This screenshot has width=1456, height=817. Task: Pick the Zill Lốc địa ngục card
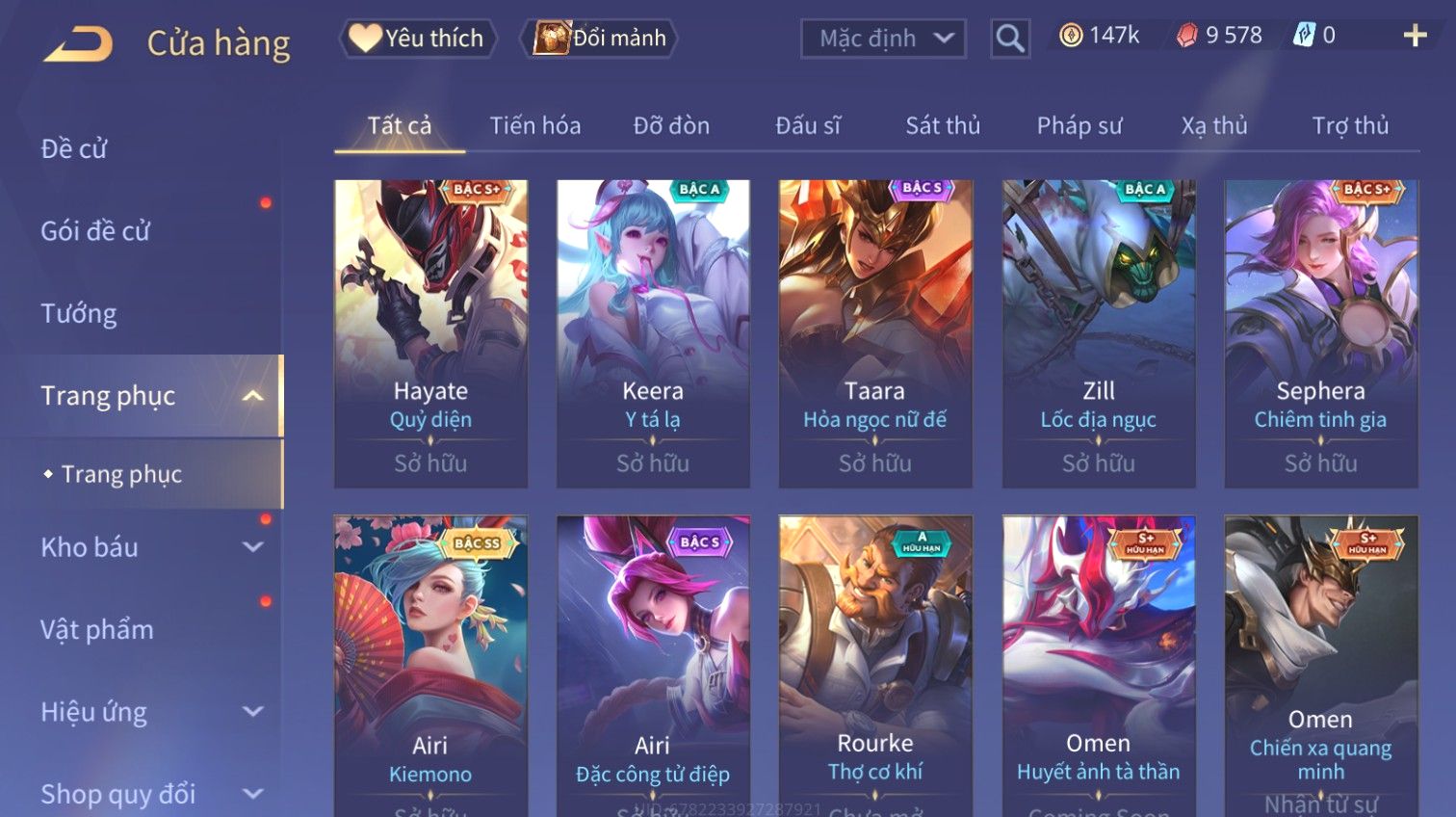(1098, 332)
